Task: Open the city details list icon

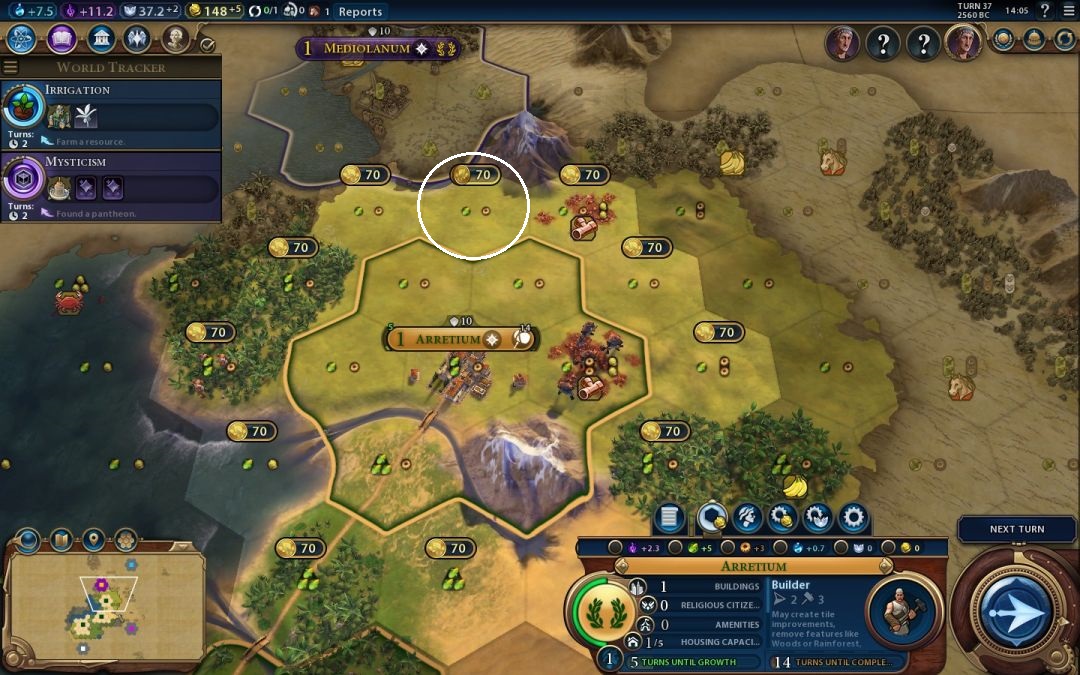Action: click(x=669, y=518)
